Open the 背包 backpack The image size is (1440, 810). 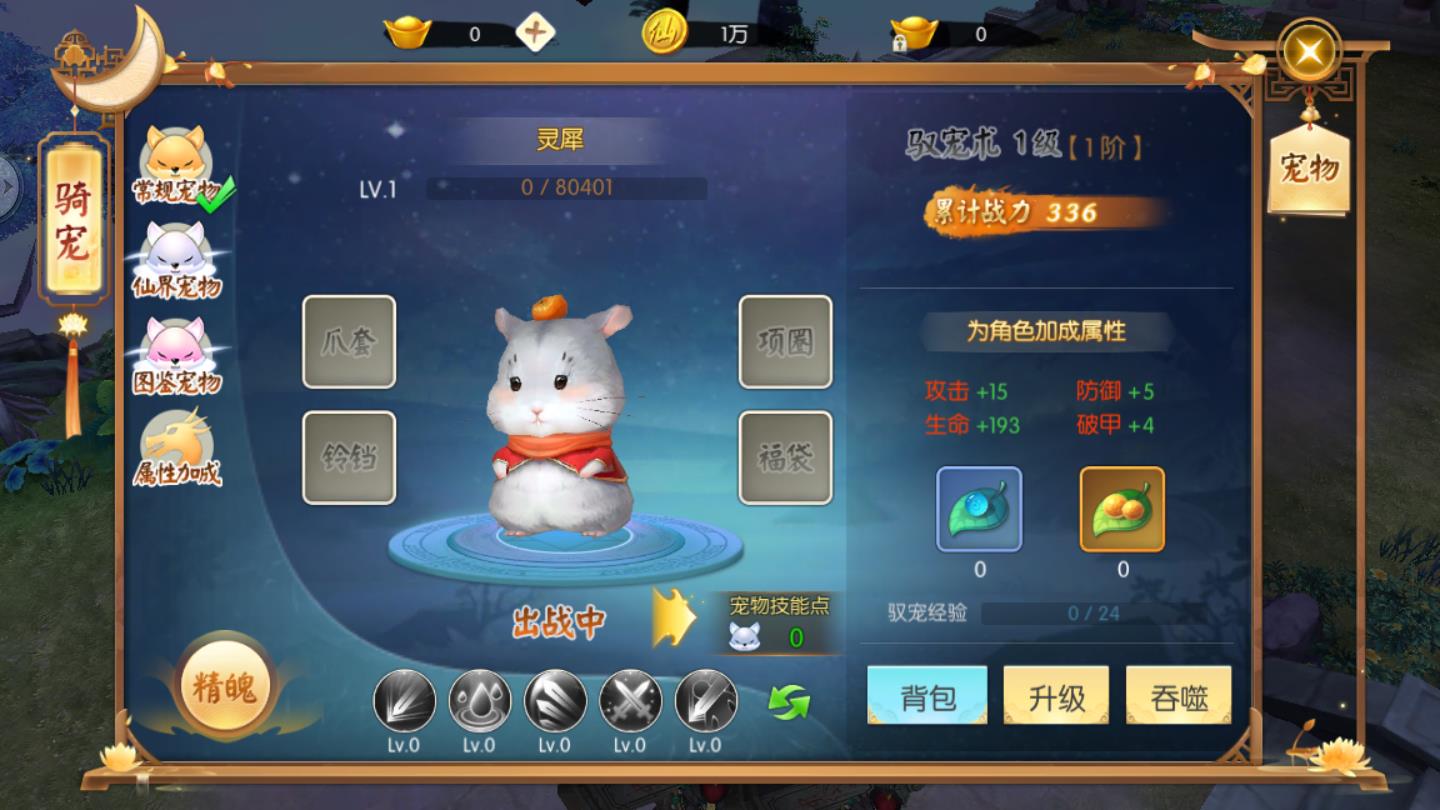(x=927, y=695)
